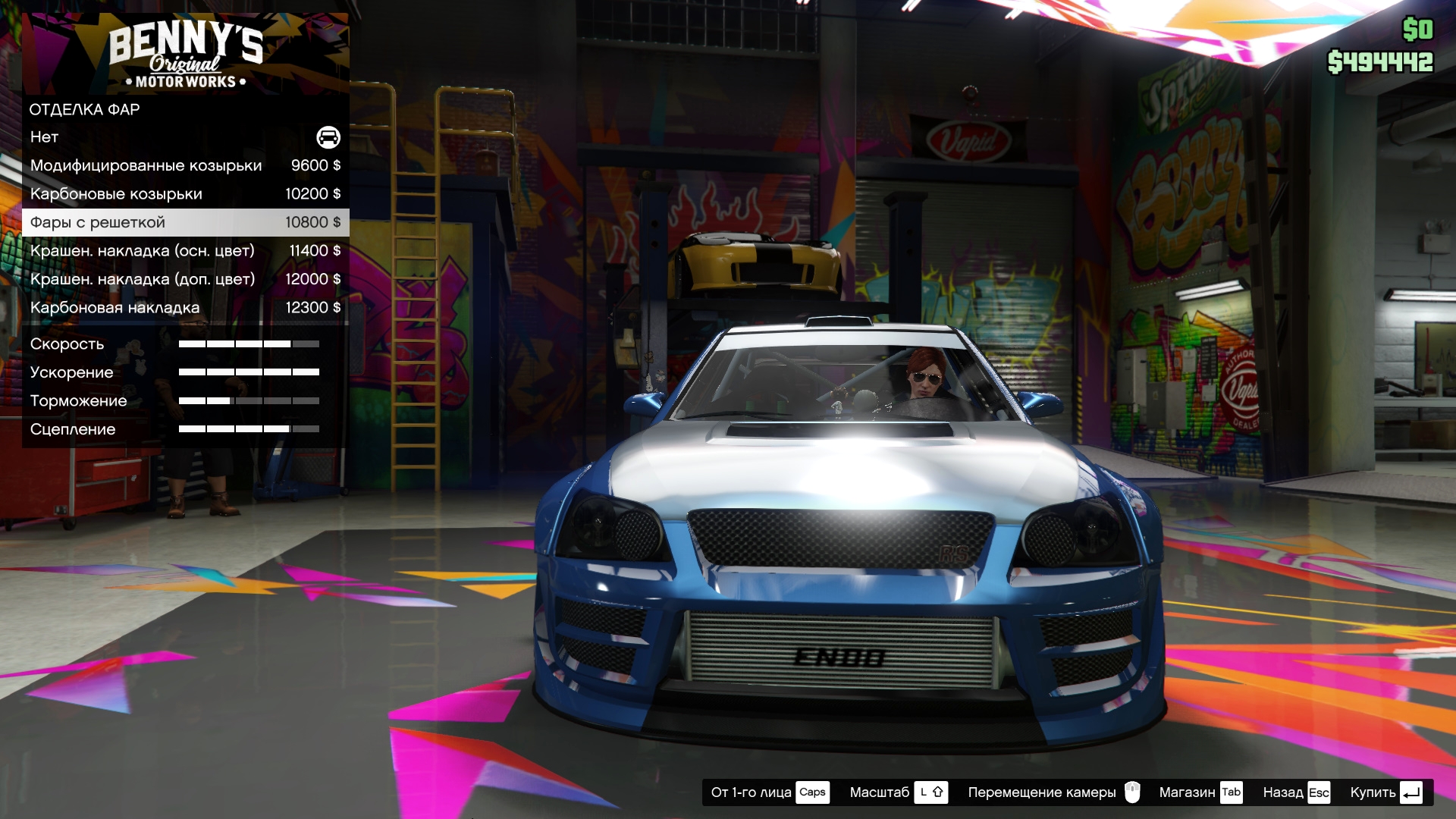Choose 'Модифицированные козырьки' for 9600 $

(185, 165)
